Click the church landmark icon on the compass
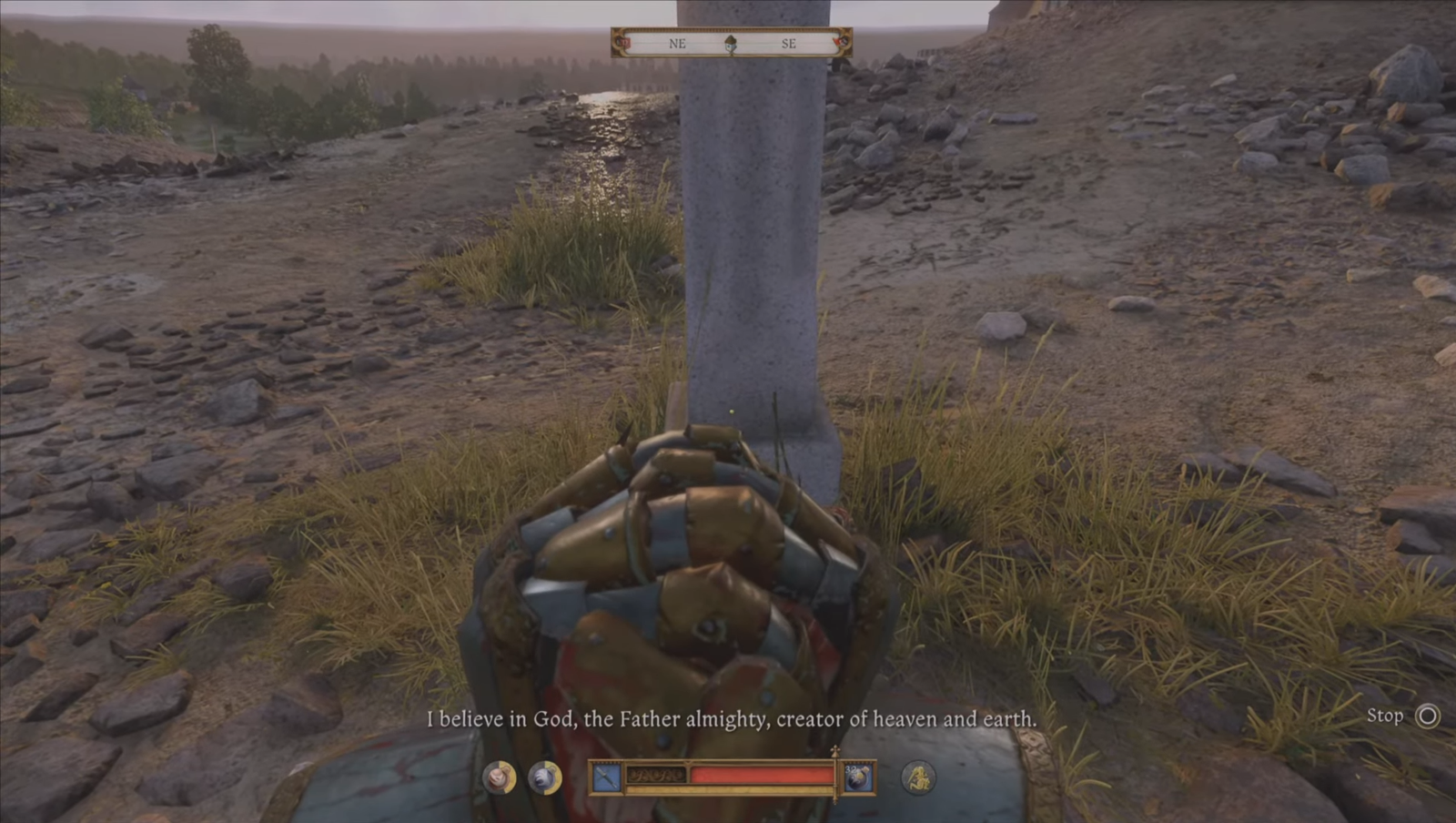 731,44
